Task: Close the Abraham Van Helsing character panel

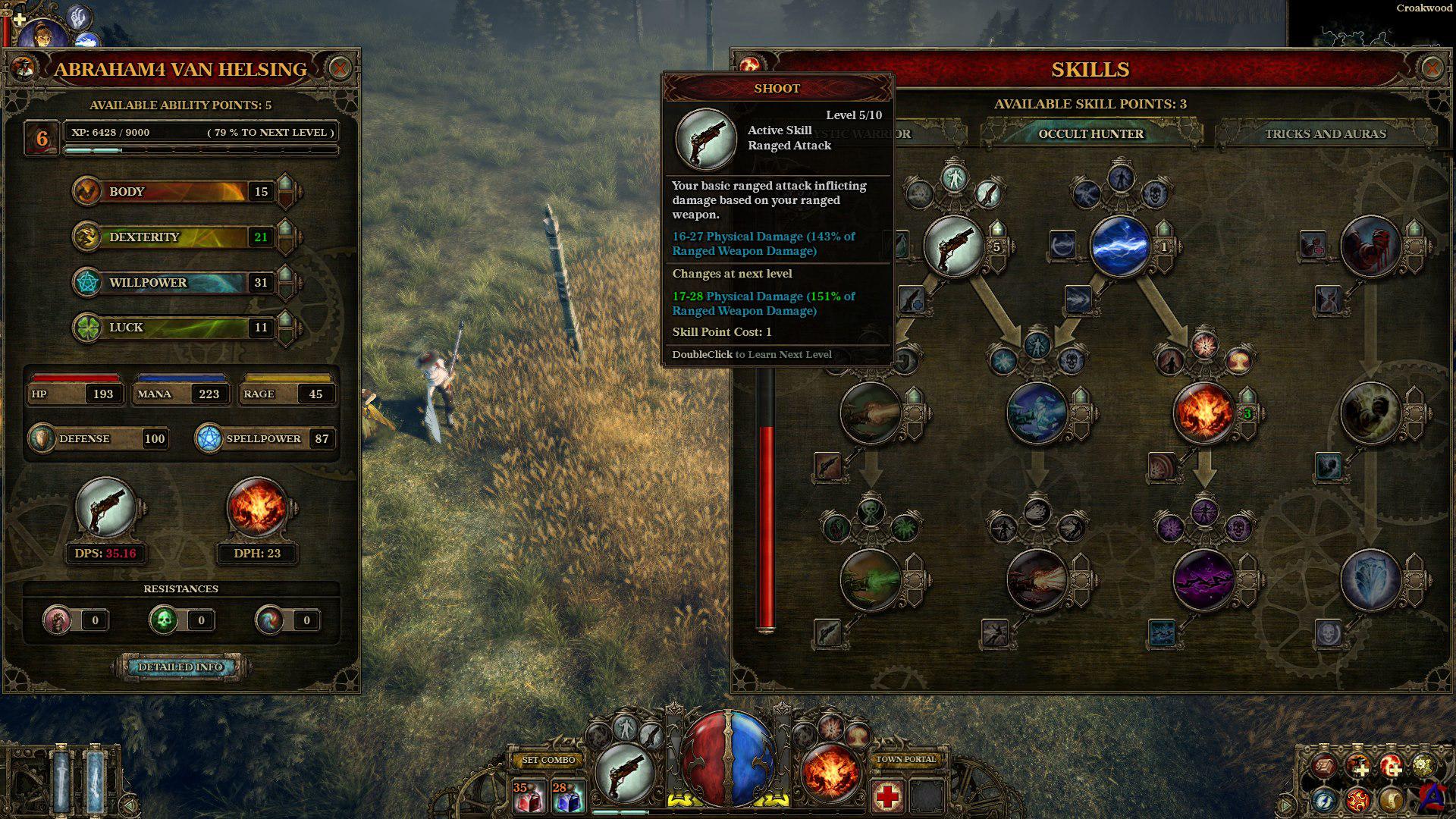Action: coord(340,69)
